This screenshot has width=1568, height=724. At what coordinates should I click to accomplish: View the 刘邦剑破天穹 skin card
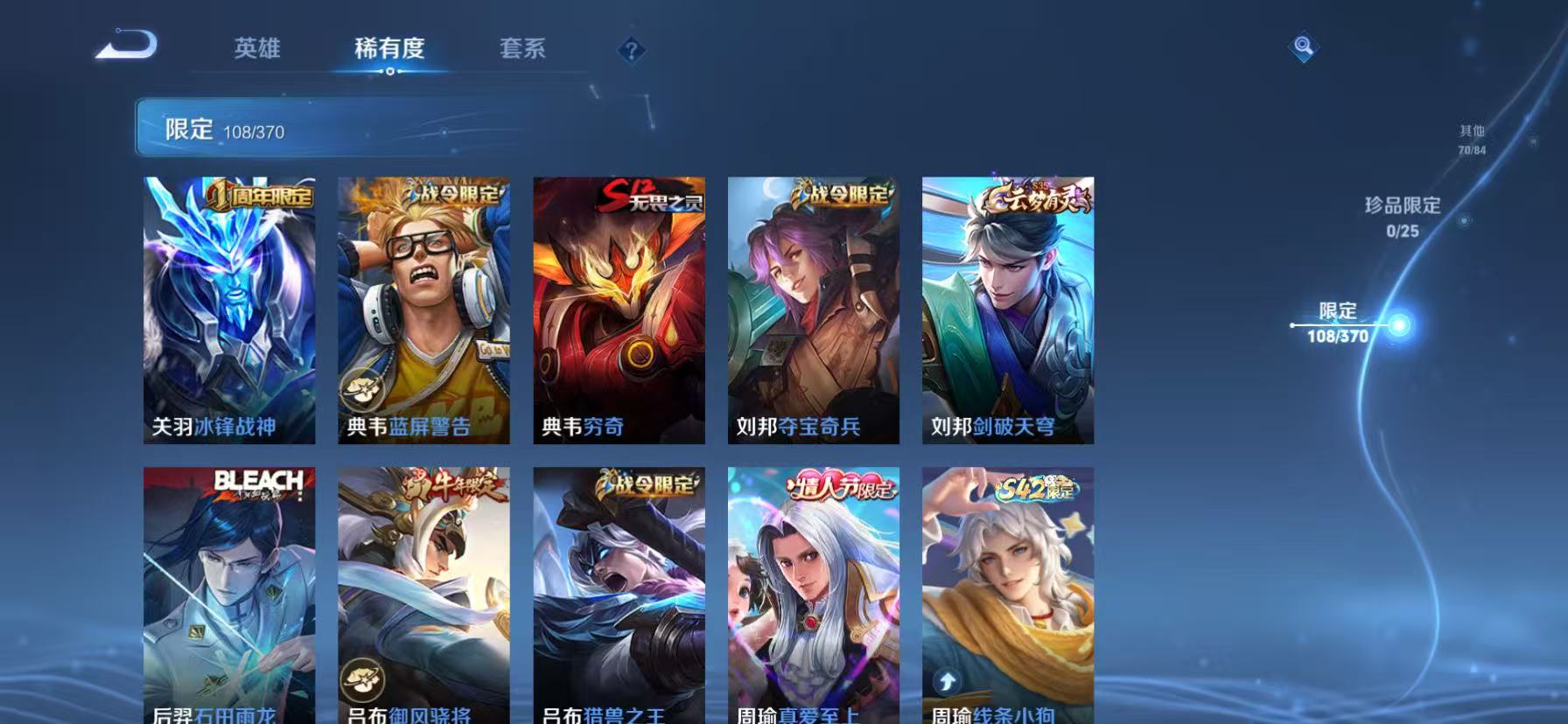coord(1008,308)
